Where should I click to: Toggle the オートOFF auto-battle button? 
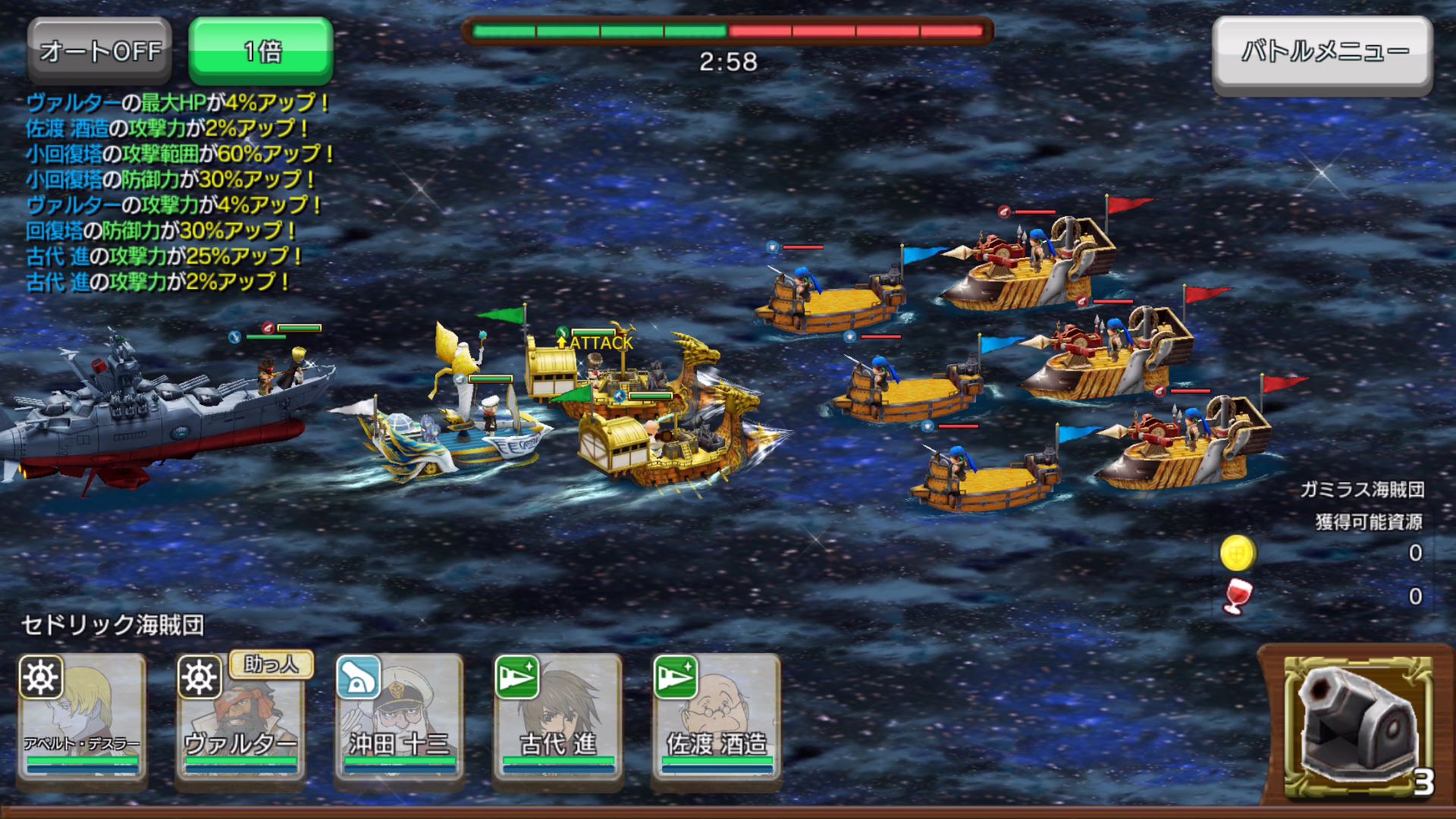(100, 51)
